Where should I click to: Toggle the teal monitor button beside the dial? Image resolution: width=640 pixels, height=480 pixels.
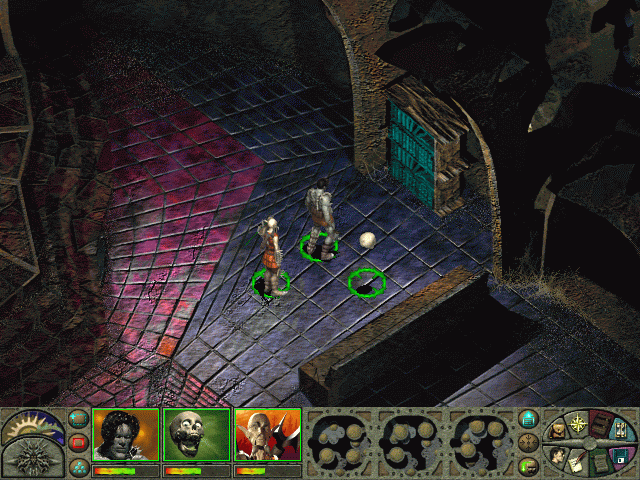click(530, 420)
